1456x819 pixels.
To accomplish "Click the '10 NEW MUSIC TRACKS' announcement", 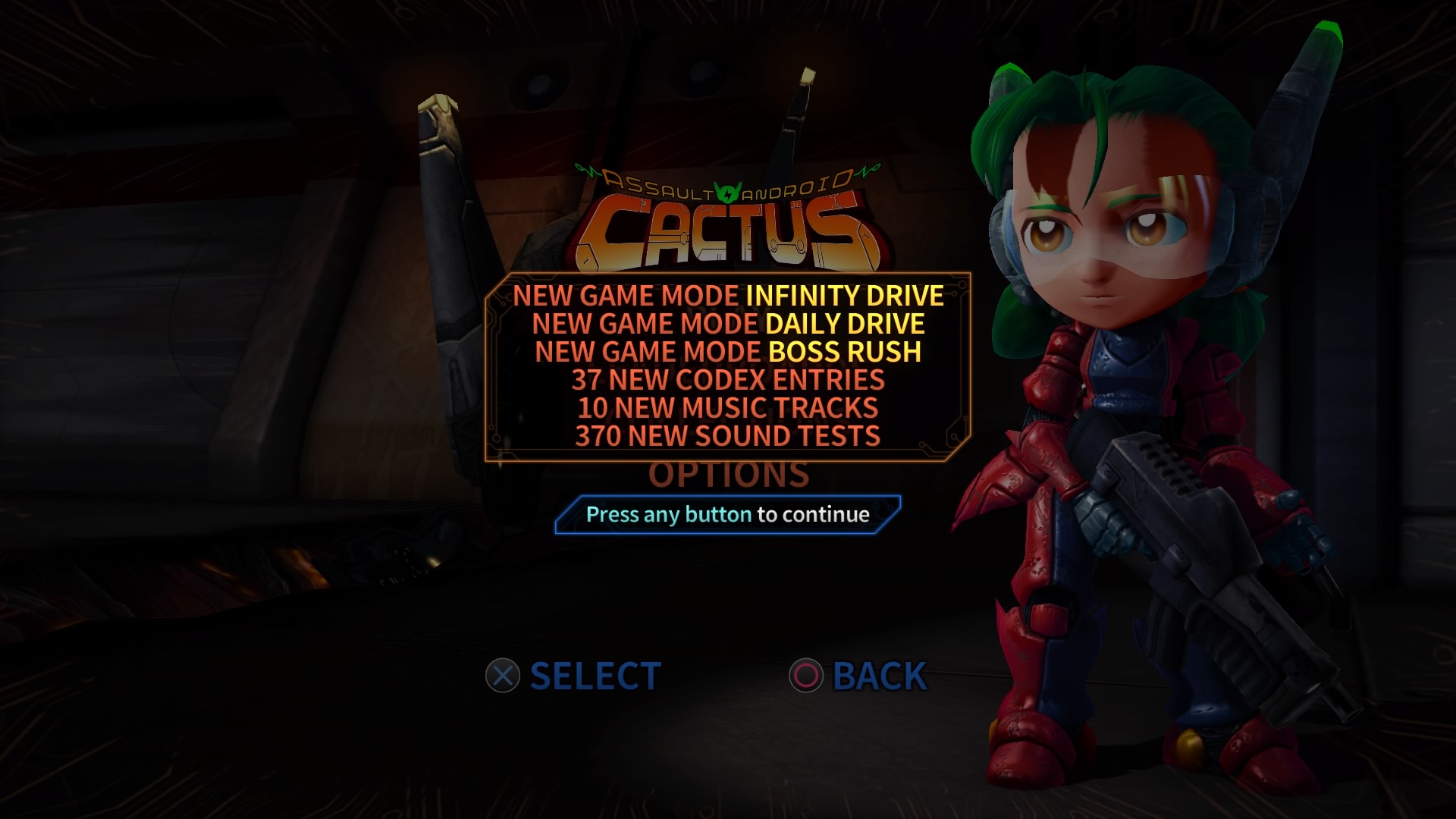I will coord(728,407).
